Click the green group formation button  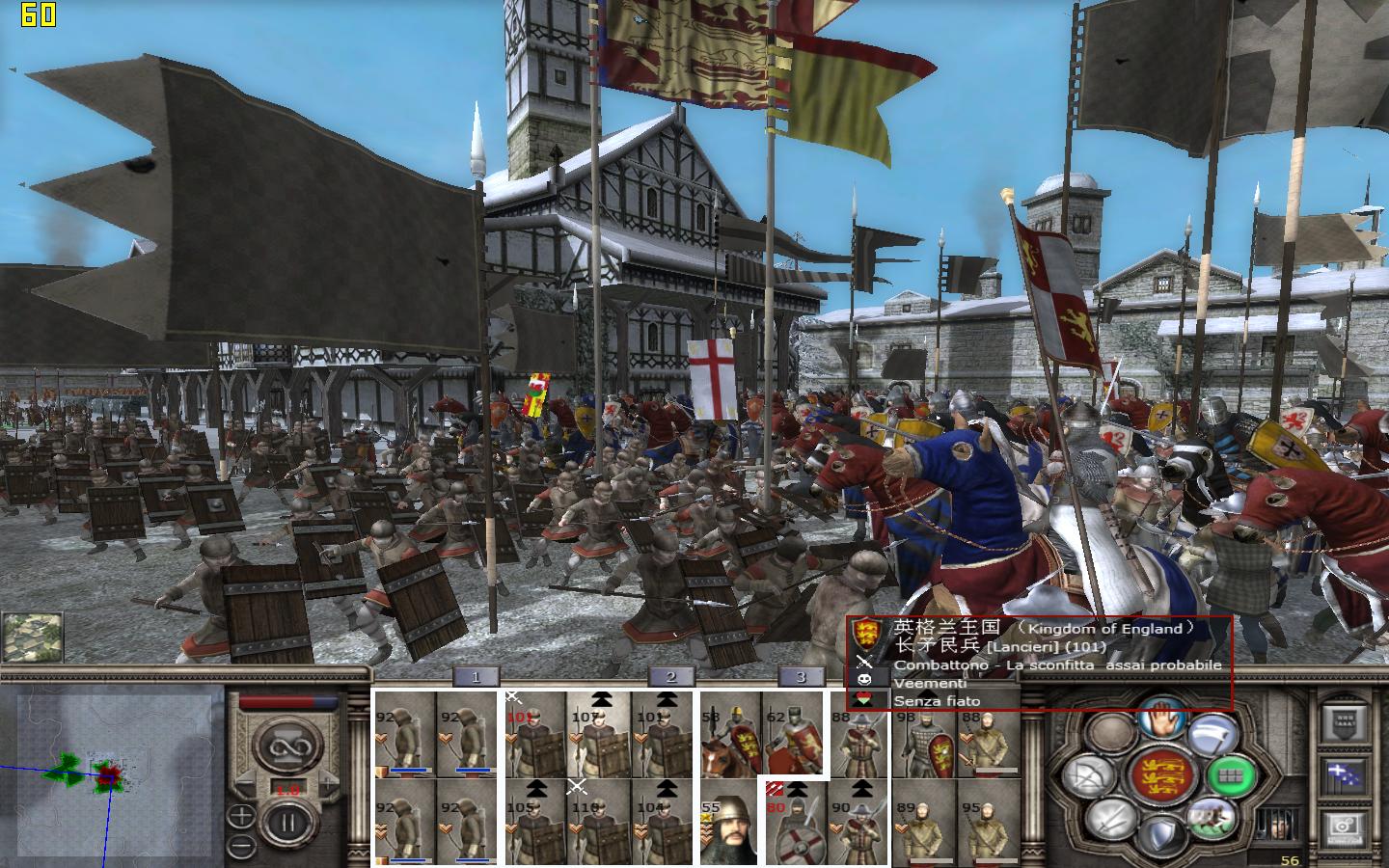[x=1233, y=774]
